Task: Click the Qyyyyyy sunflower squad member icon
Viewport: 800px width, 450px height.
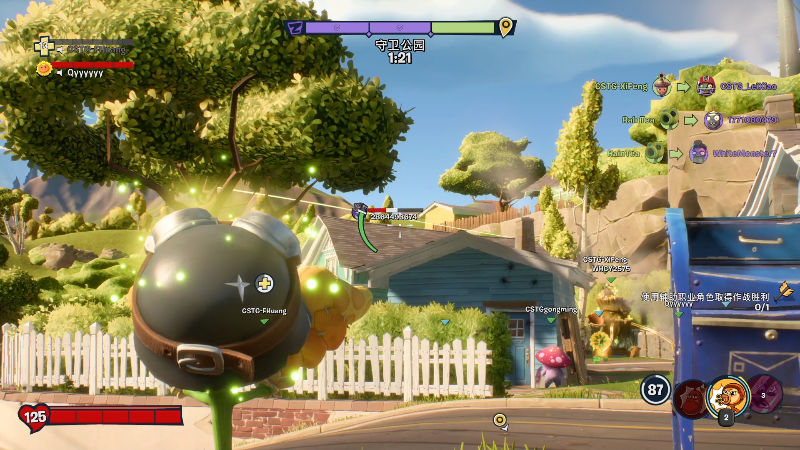Action: tap(44, 69)
